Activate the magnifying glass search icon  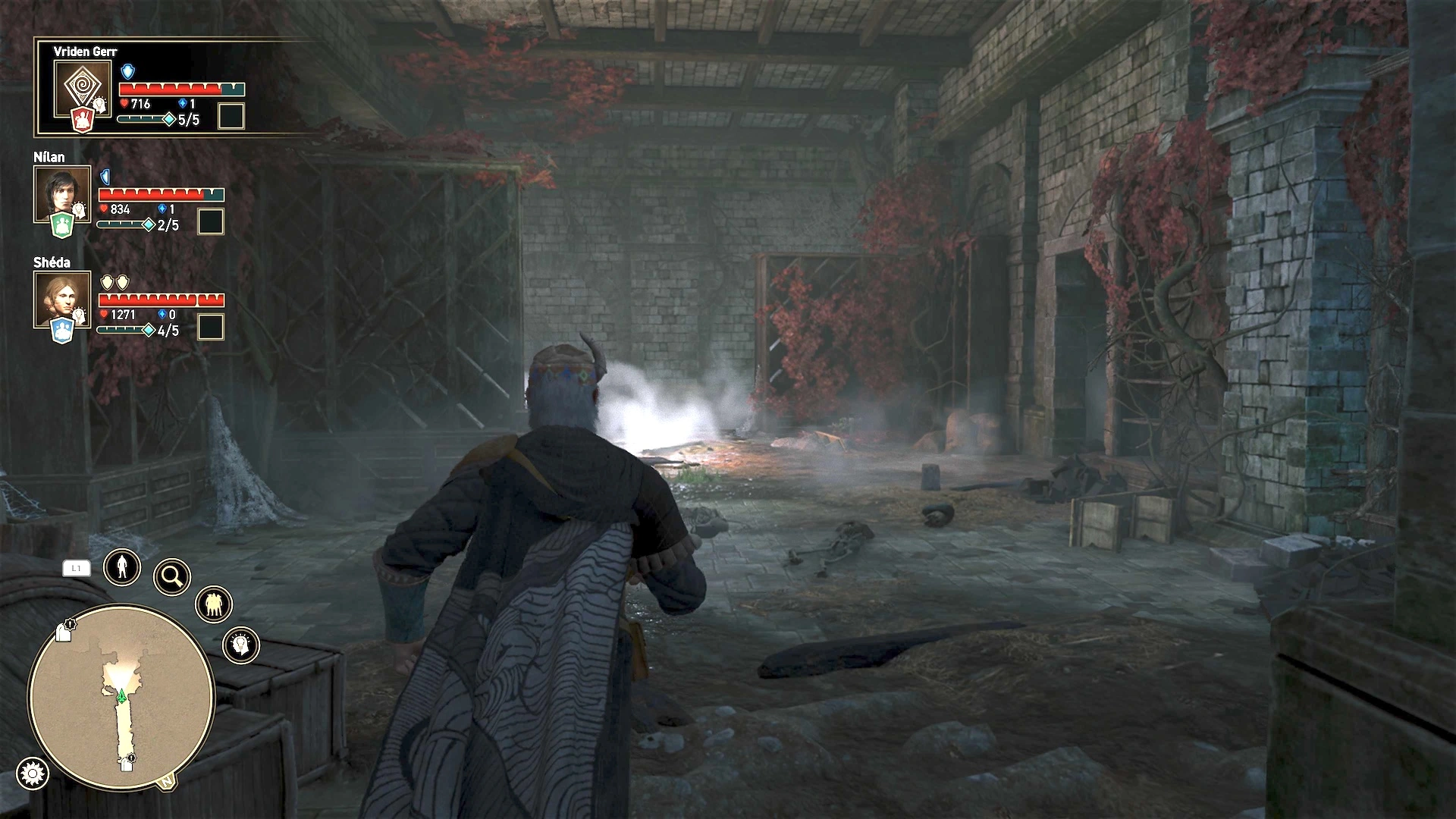click(172, 577)
